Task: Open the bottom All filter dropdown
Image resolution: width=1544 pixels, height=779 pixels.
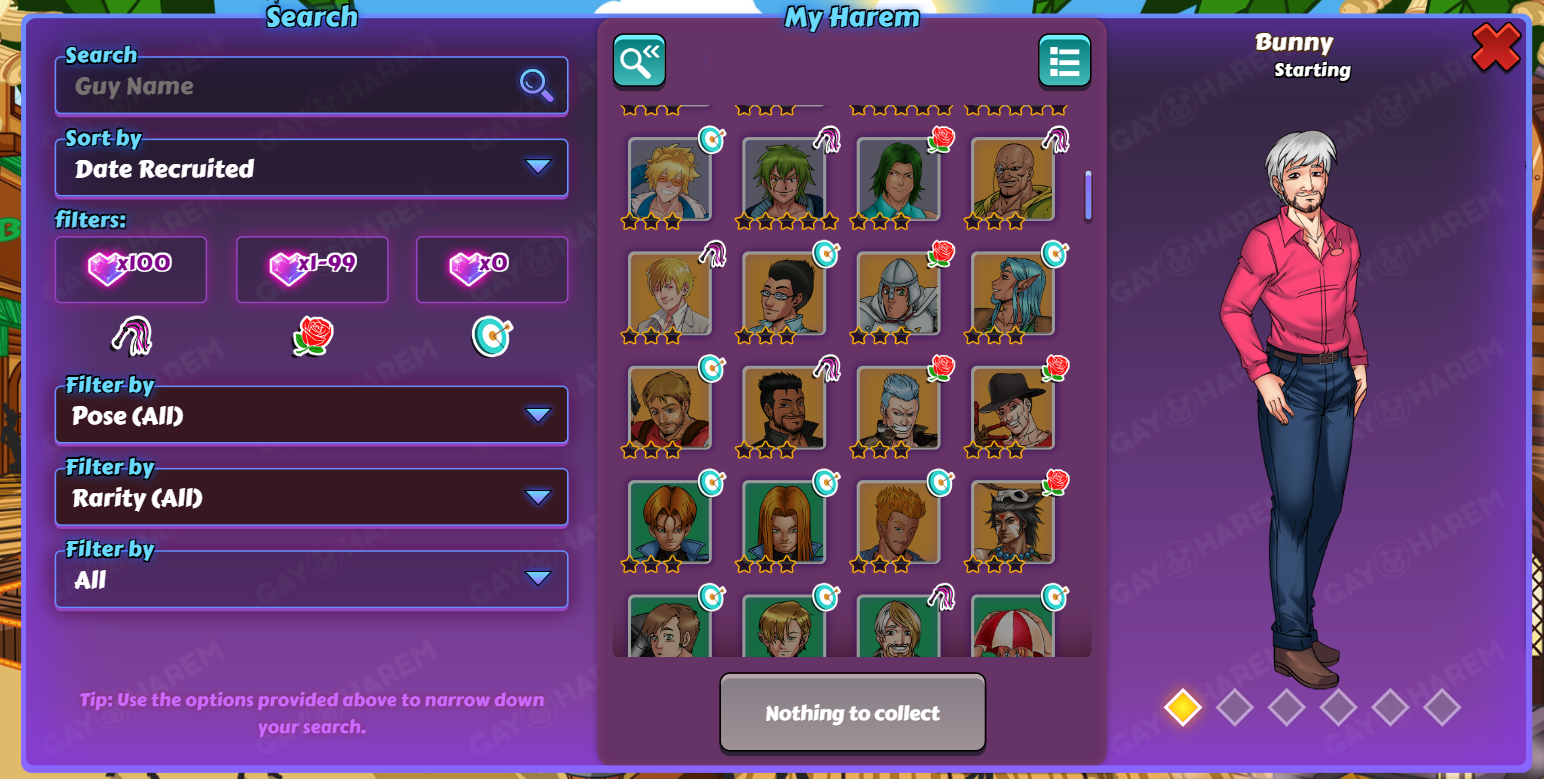Action: 311,579
